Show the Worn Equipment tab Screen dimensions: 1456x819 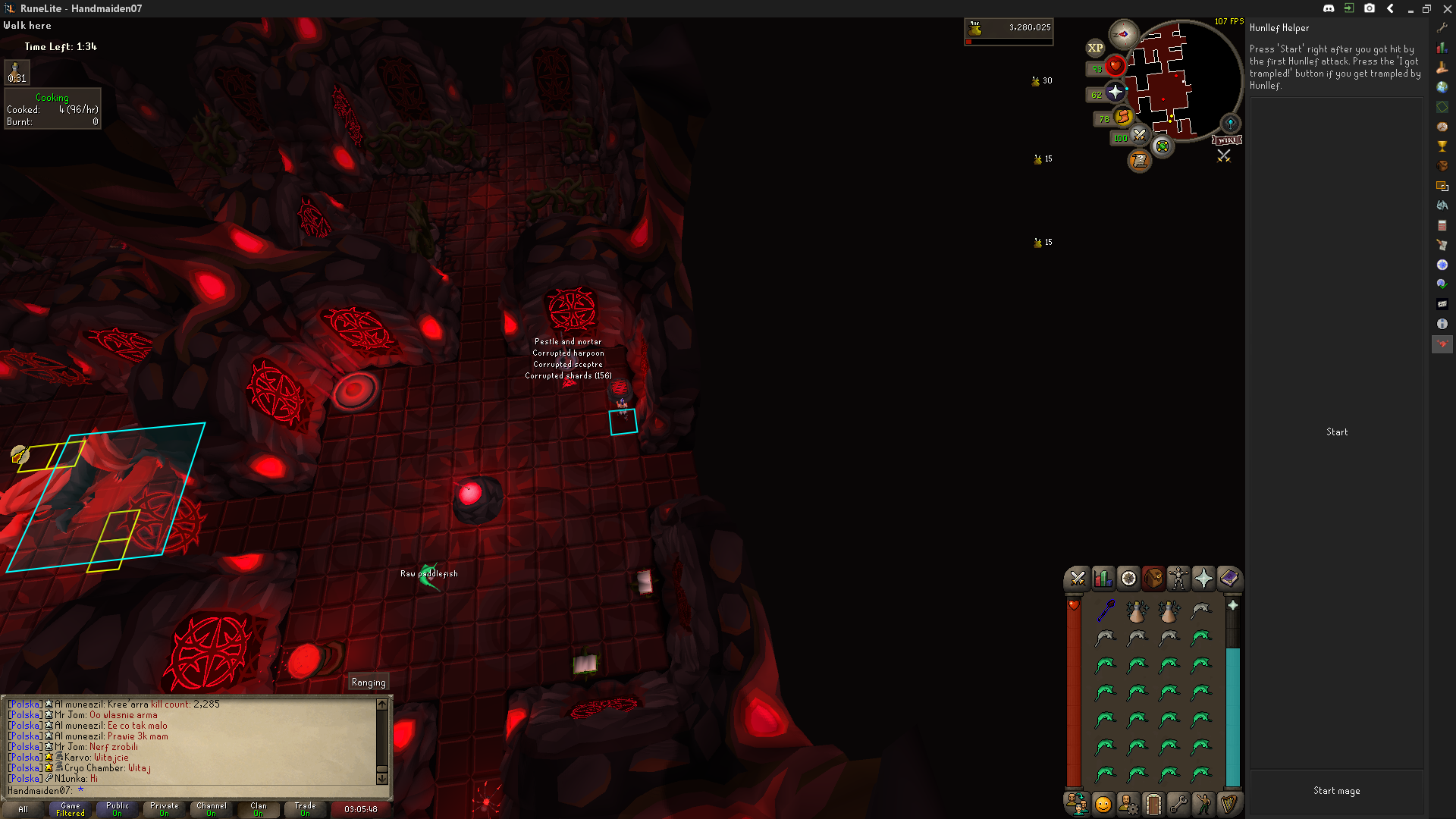[x=1178, y=579]
